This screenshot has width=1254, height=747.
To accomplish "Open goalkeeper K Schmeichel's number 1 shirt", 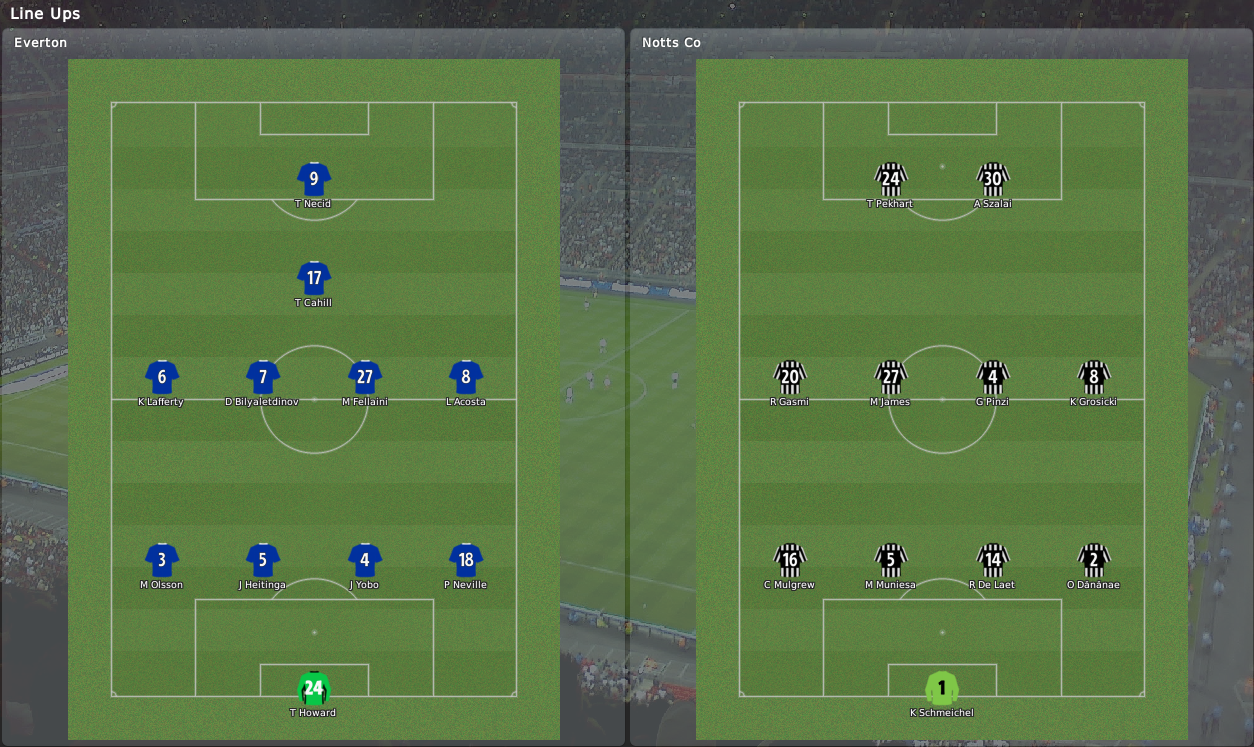I will [942, 688].
